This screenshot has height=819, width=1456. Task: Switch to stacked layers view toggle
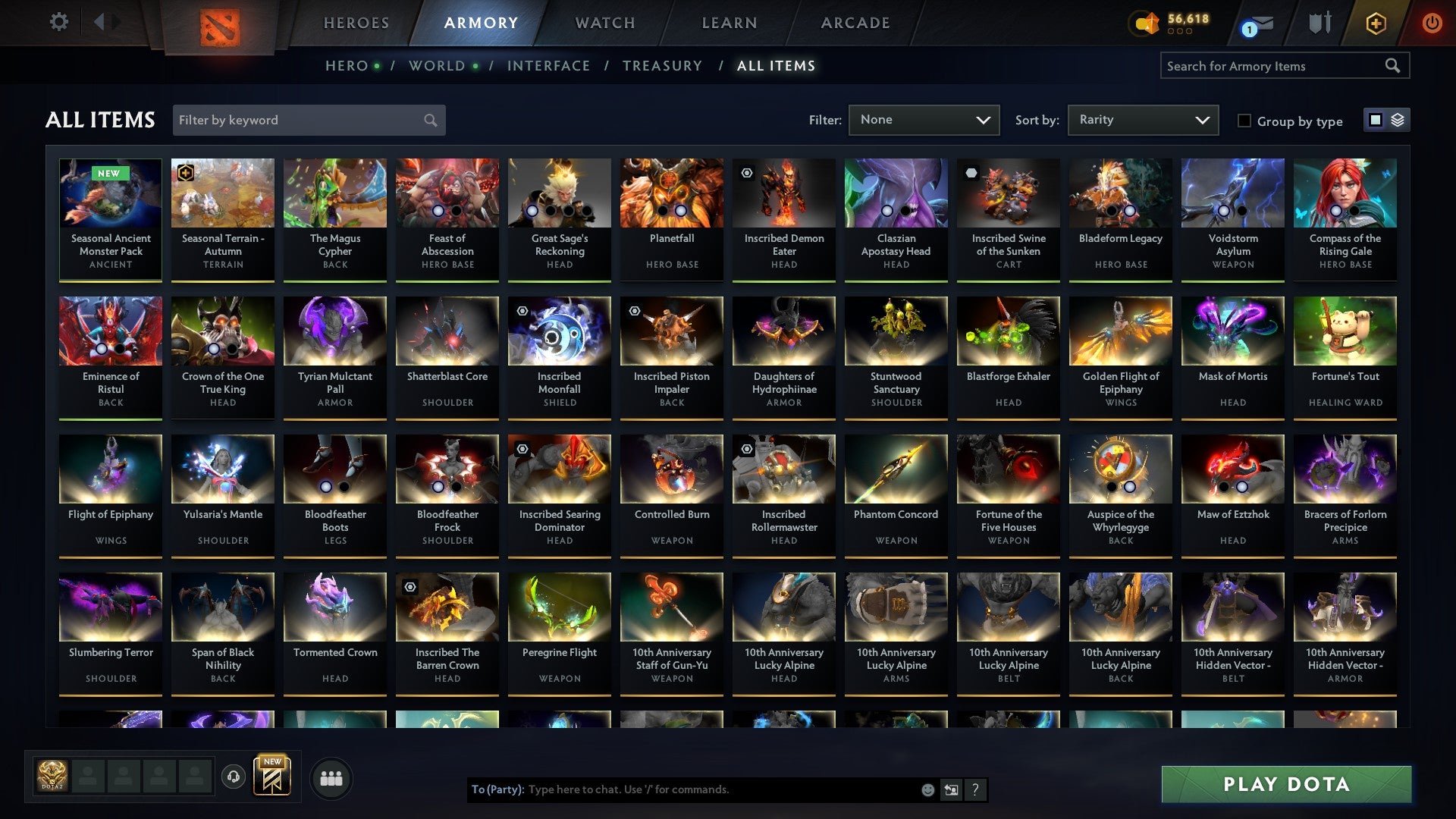pyautogui.click(x=1399, y=120)
